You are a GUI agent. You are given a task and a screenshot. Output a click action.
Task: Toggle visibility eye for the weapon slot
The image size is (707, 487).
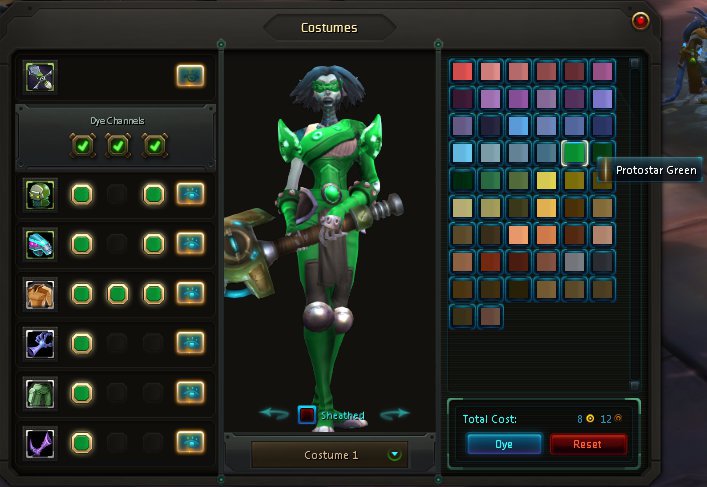tap(190, 76)
